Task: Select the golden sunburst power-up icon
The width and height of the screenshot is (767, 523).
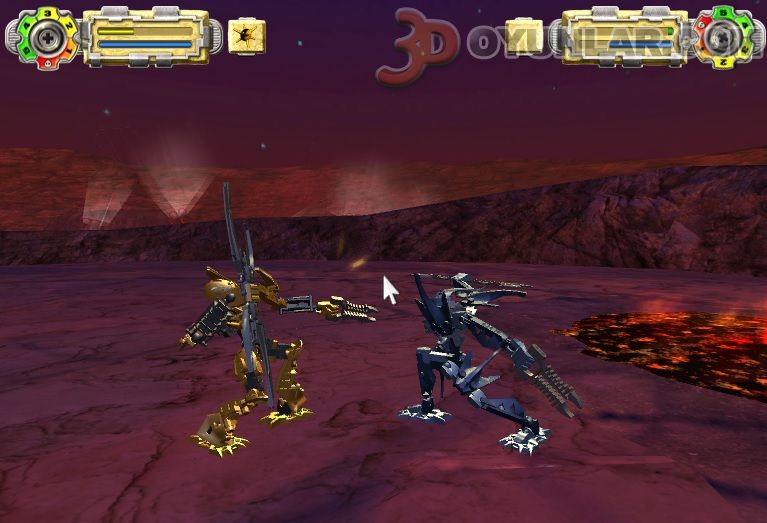Action: [247, 37]
